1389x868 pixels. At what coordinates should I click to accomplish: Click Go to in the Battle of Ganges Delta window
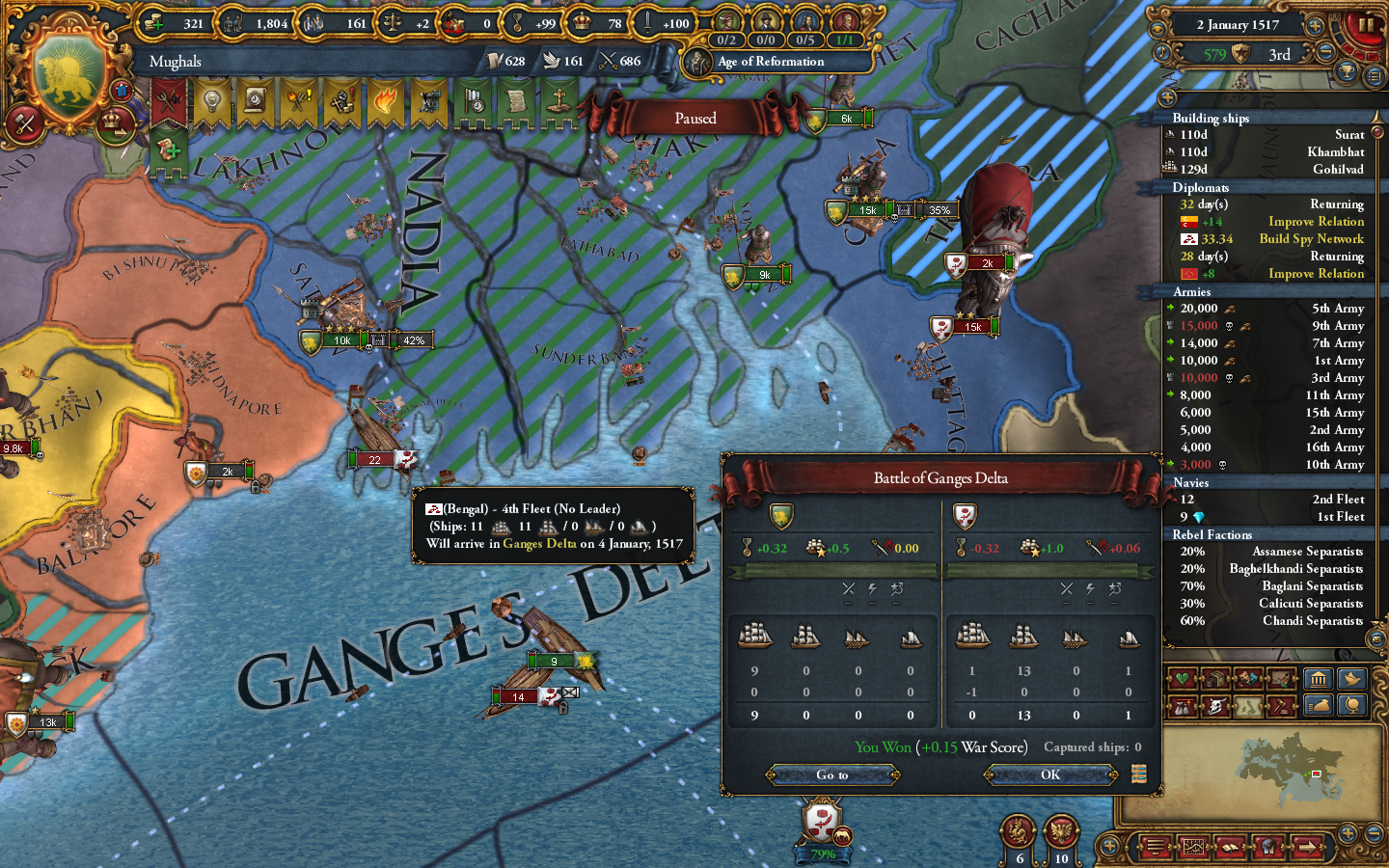click(834, 774)
